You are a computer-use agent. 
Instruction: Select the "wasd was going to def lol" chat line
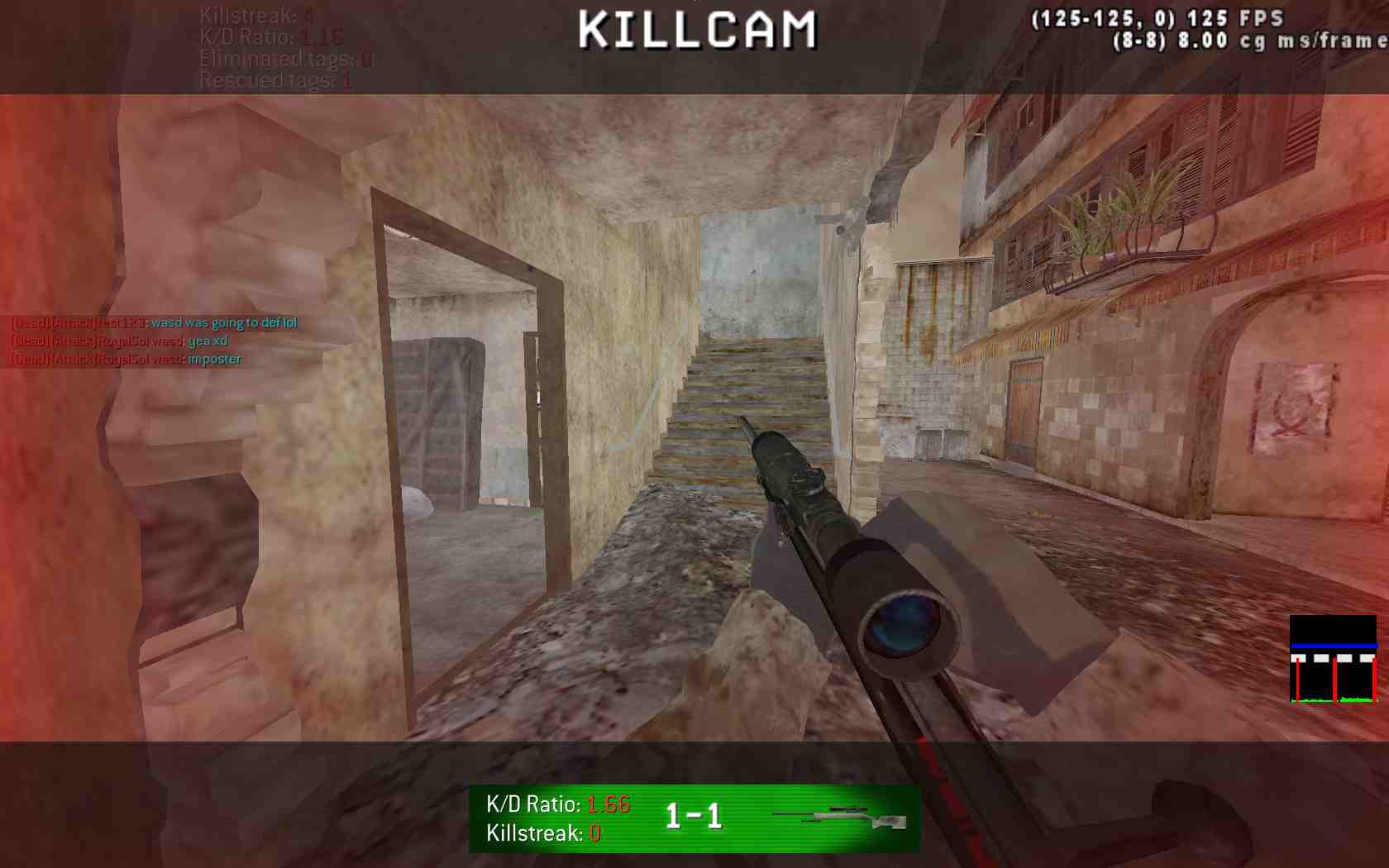tap(154, 322)
